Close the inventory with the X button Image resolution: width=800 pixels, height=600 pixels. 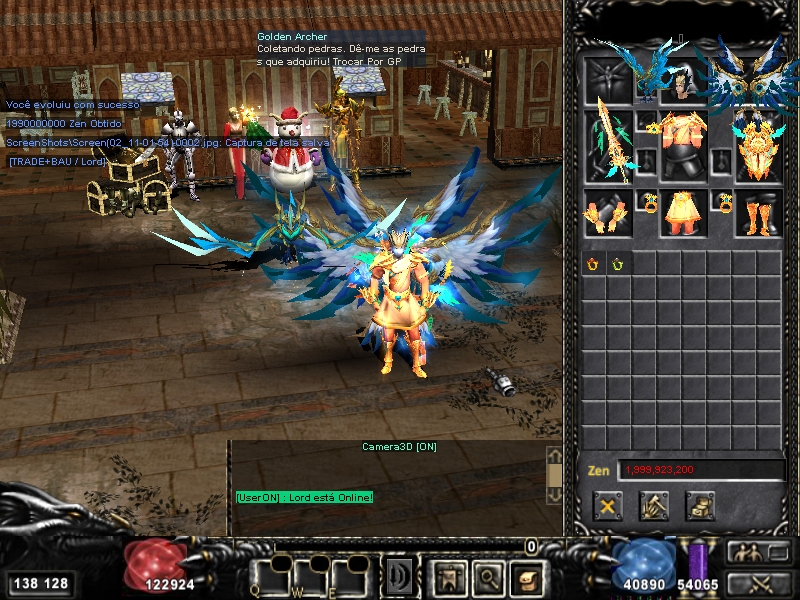click(606, 505)
